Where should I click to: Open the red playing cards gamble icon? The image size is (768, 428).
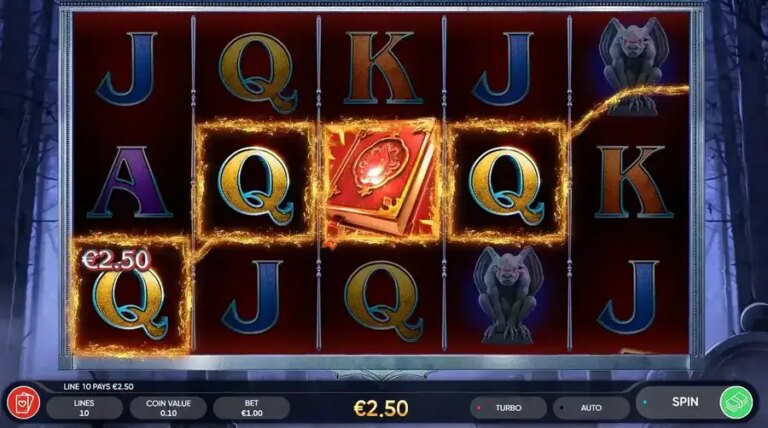[x=21, y=405]
